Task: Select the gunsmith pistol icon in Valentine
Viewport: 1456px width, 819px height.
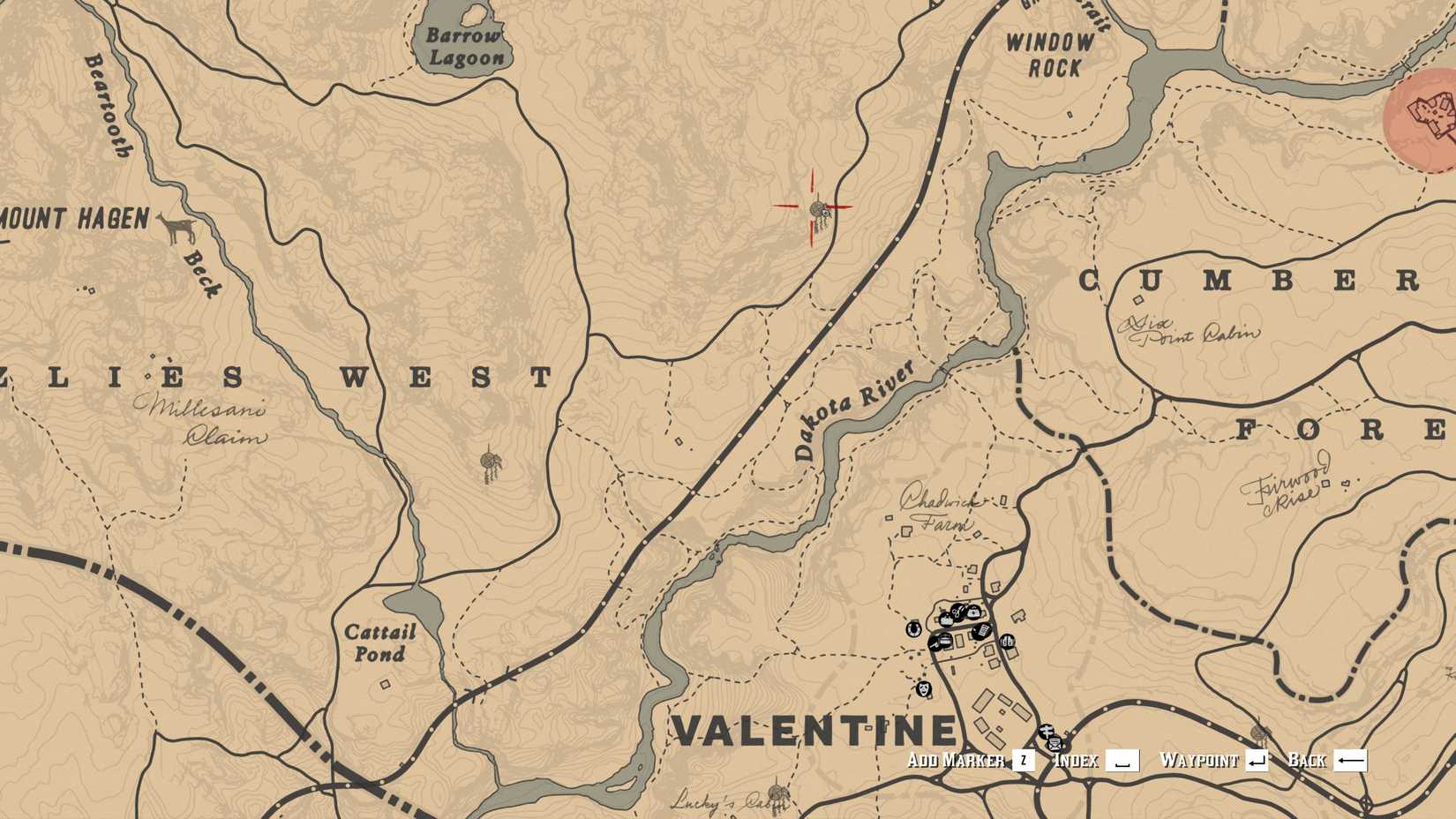Action: [x=934, y=642]
